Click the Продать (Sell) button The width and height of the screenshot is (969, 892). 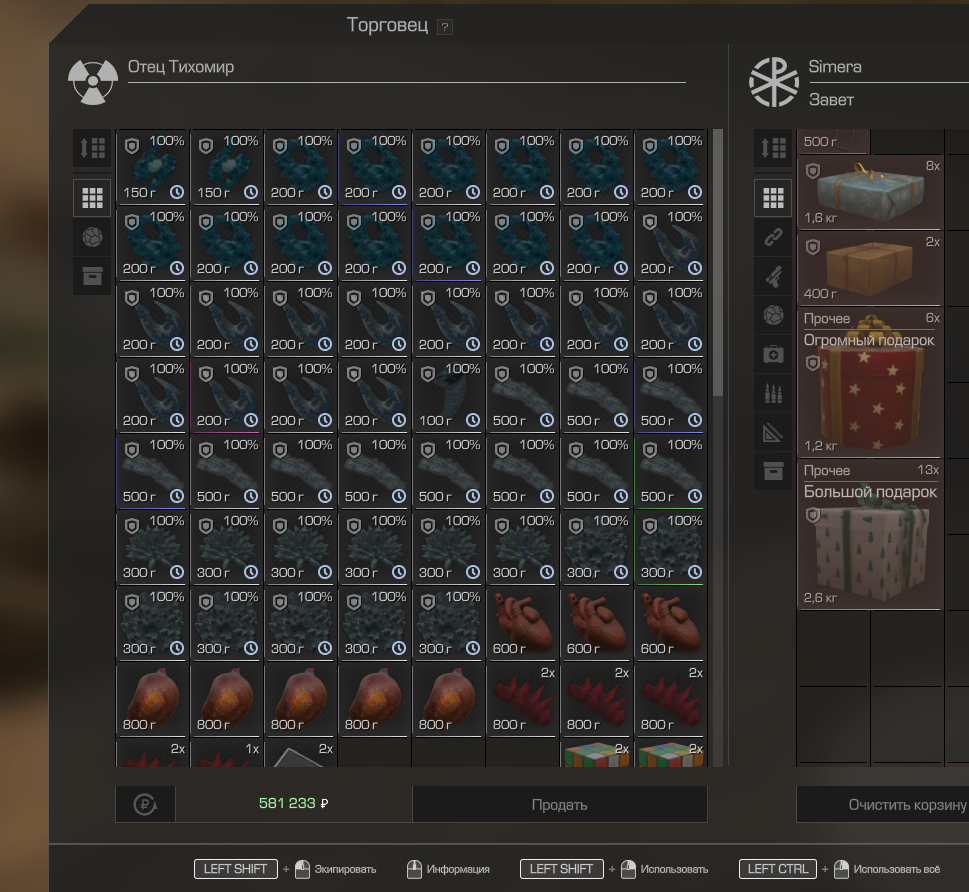559,804
